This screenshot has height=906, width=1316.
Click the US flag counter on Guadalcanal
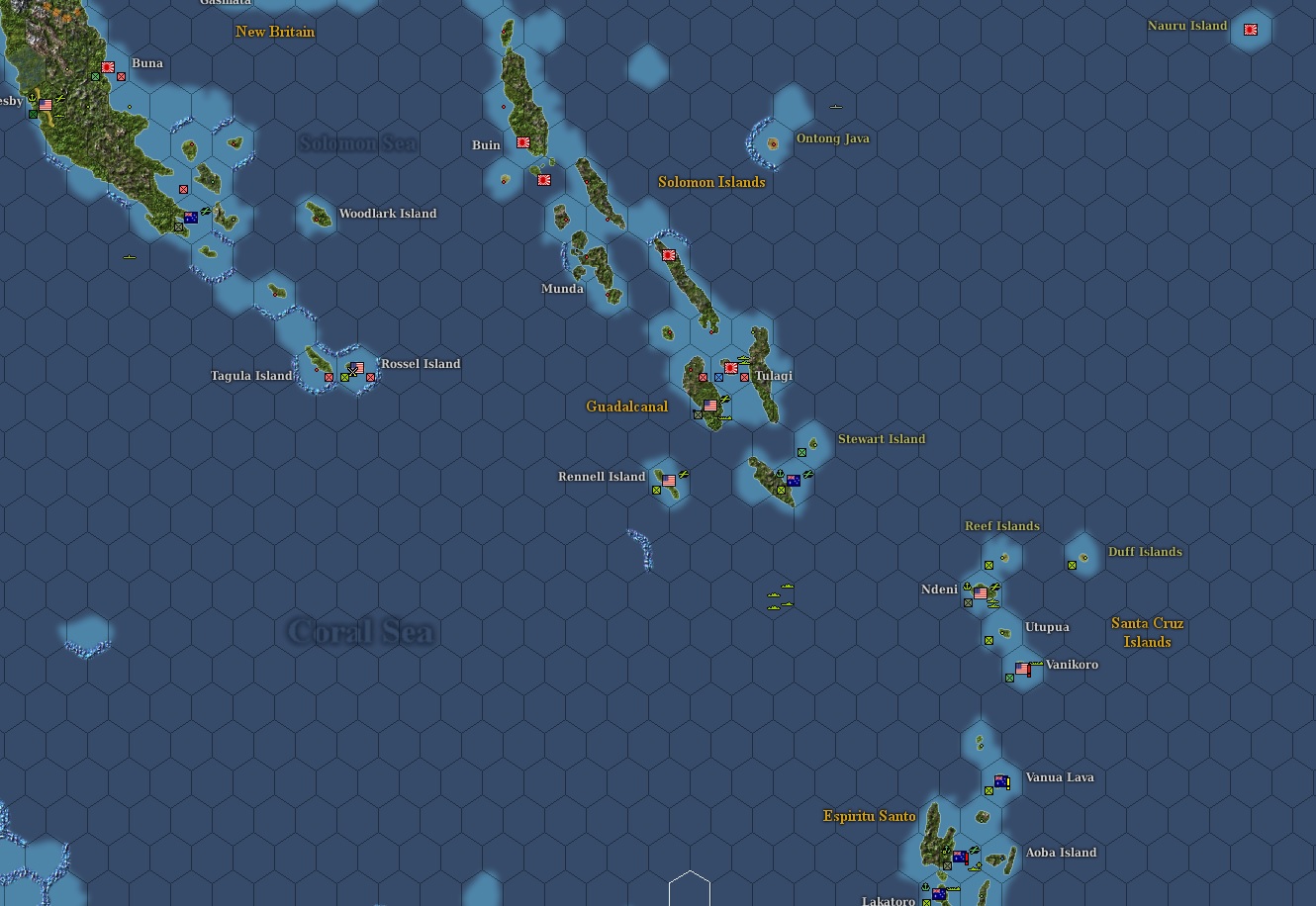click(710, 406)
